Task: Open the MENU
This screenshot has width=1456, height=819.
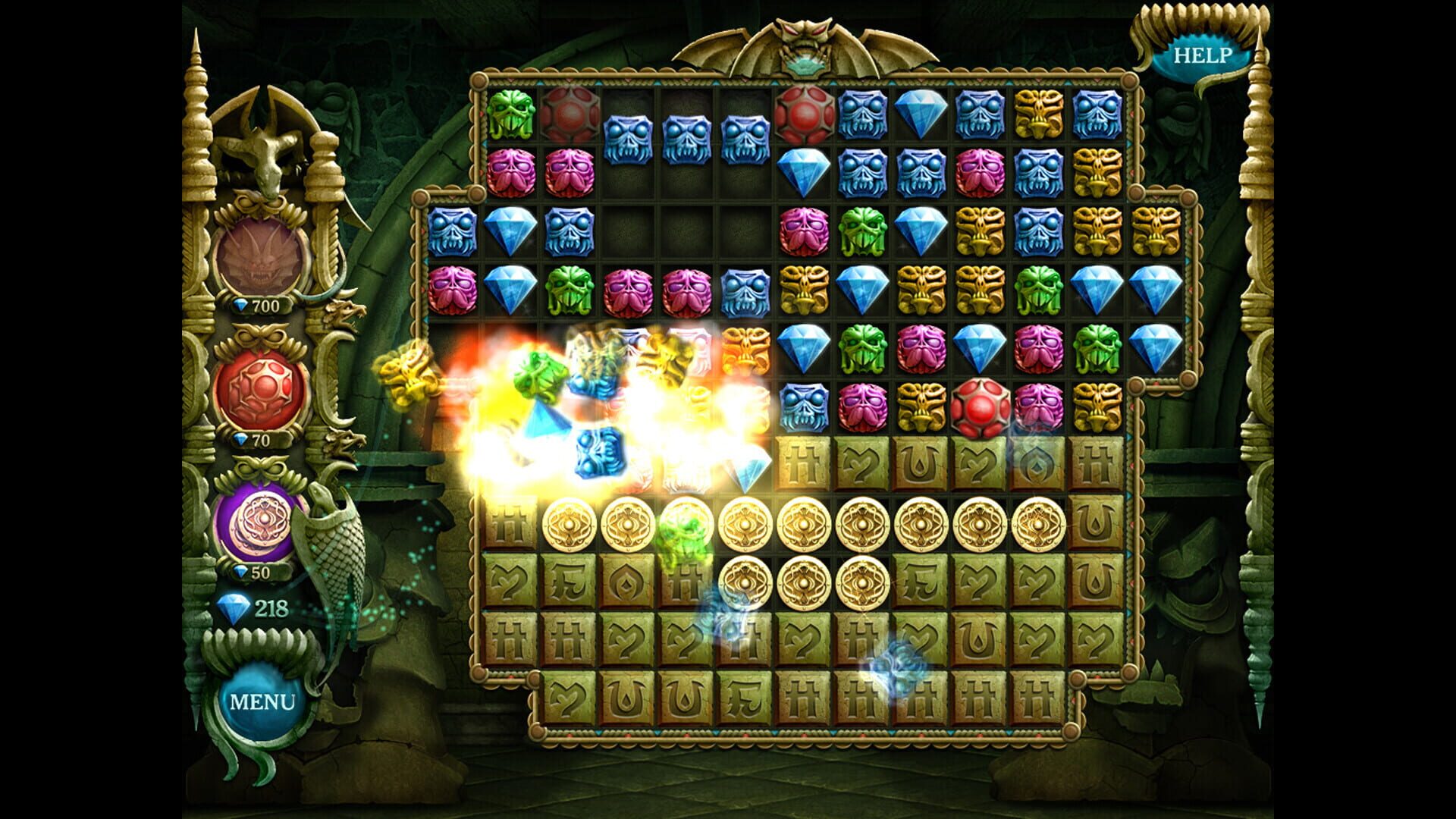Action: pyautogui.click(x=264, y=703)
